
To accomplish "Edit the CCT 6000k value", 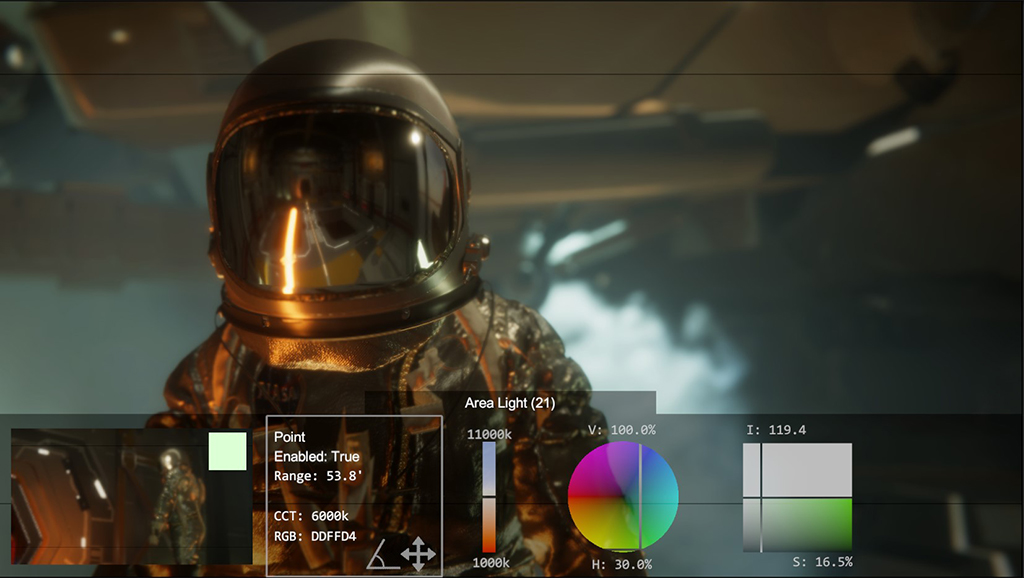I will (311, 516).
